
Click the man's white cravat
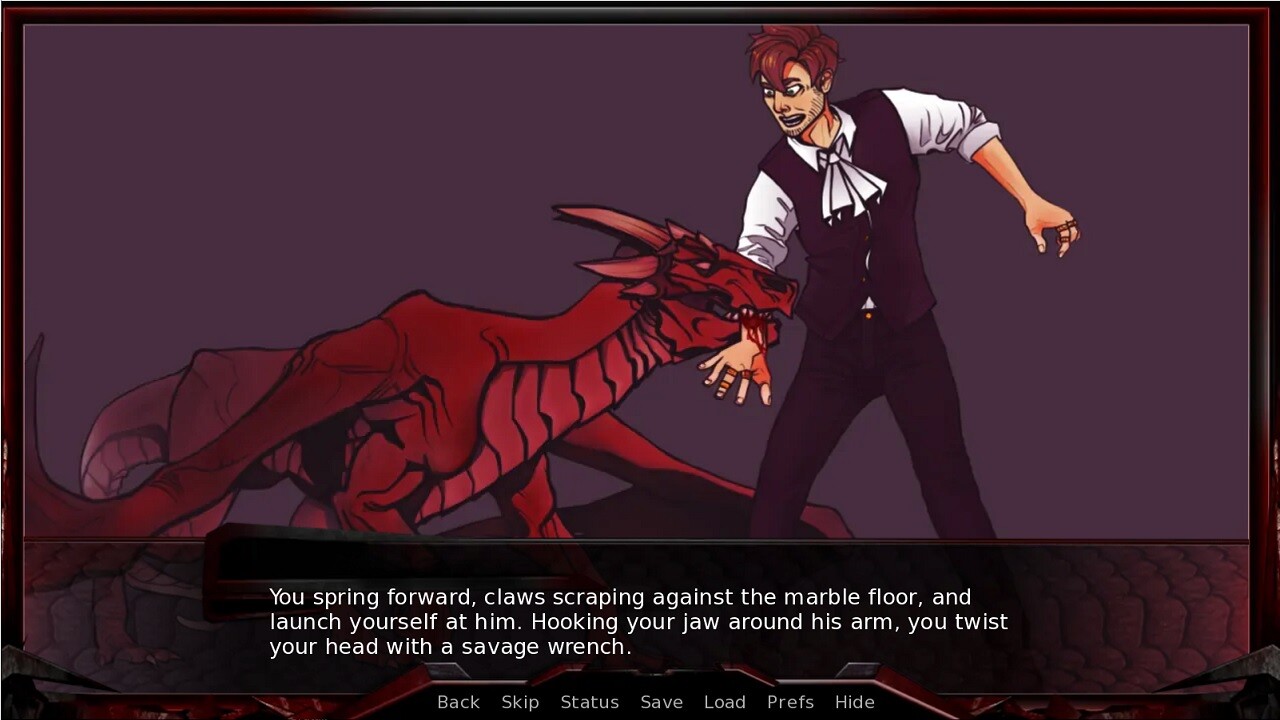pos(843,180)
